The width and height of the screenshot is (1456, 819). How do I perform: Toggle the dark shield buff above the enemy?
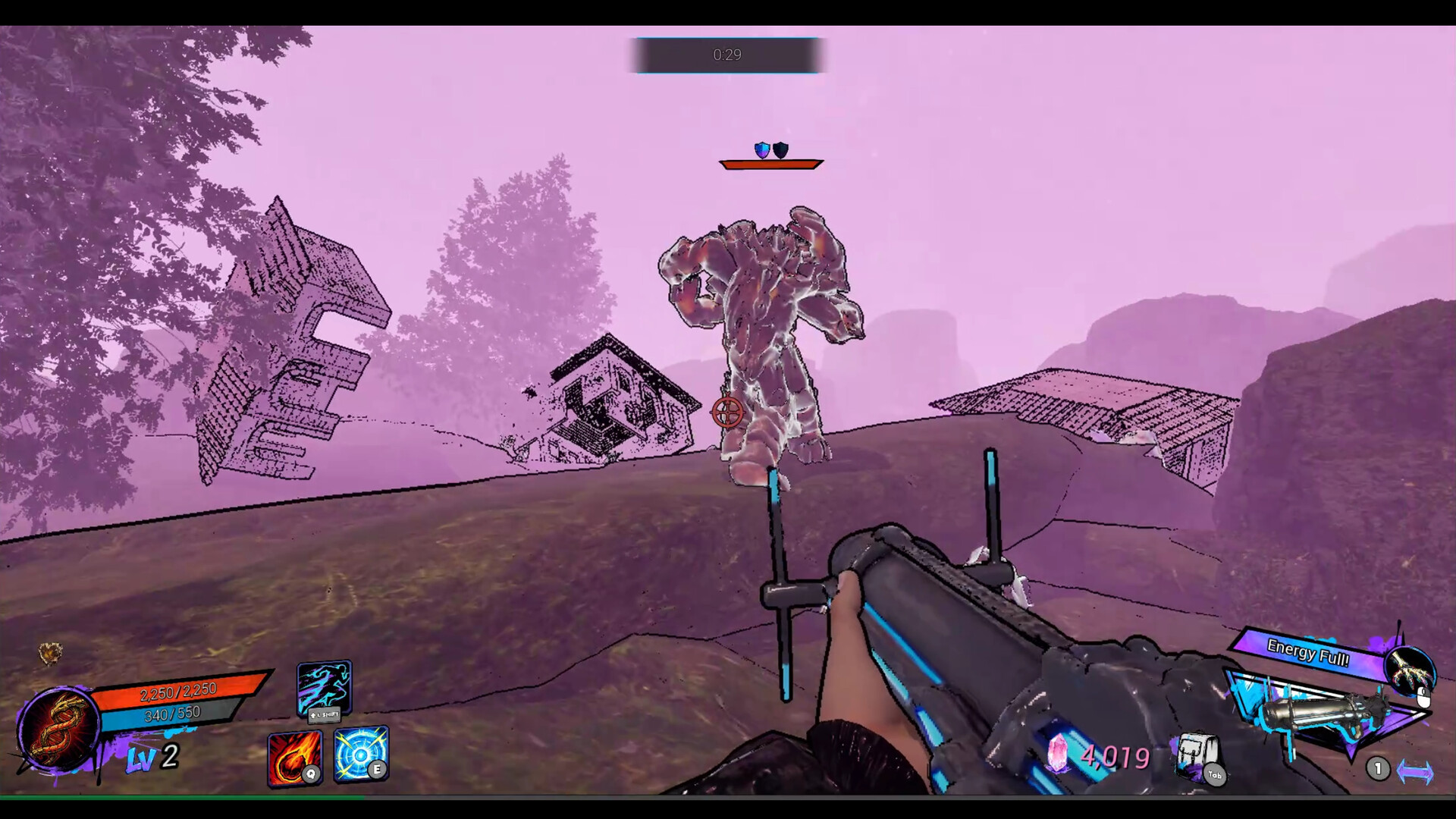[781, 149]
